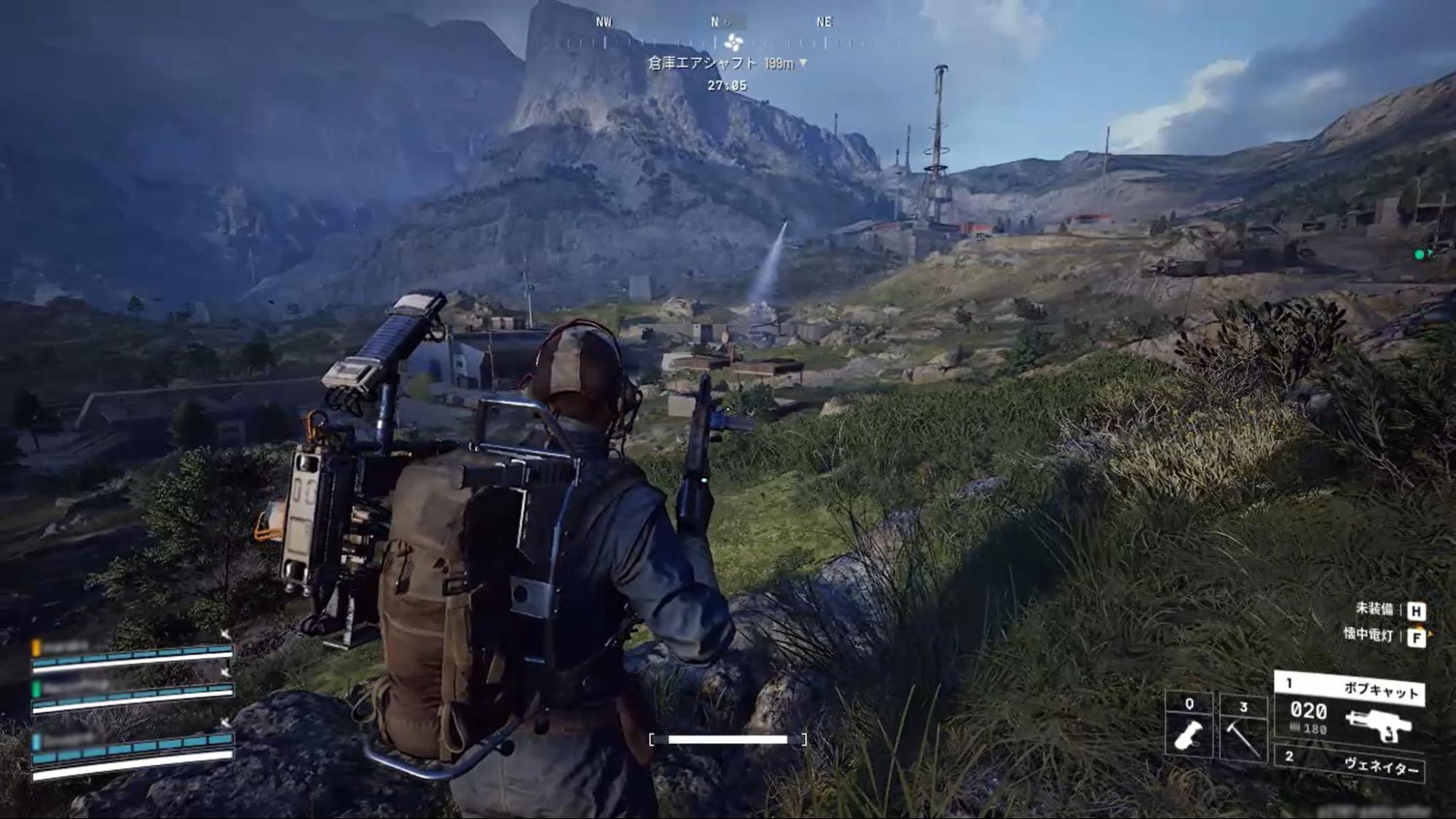The height and width of the screenshot is (819, 1456).
Task: Click the objective icon on the compass
Action: 733,41
